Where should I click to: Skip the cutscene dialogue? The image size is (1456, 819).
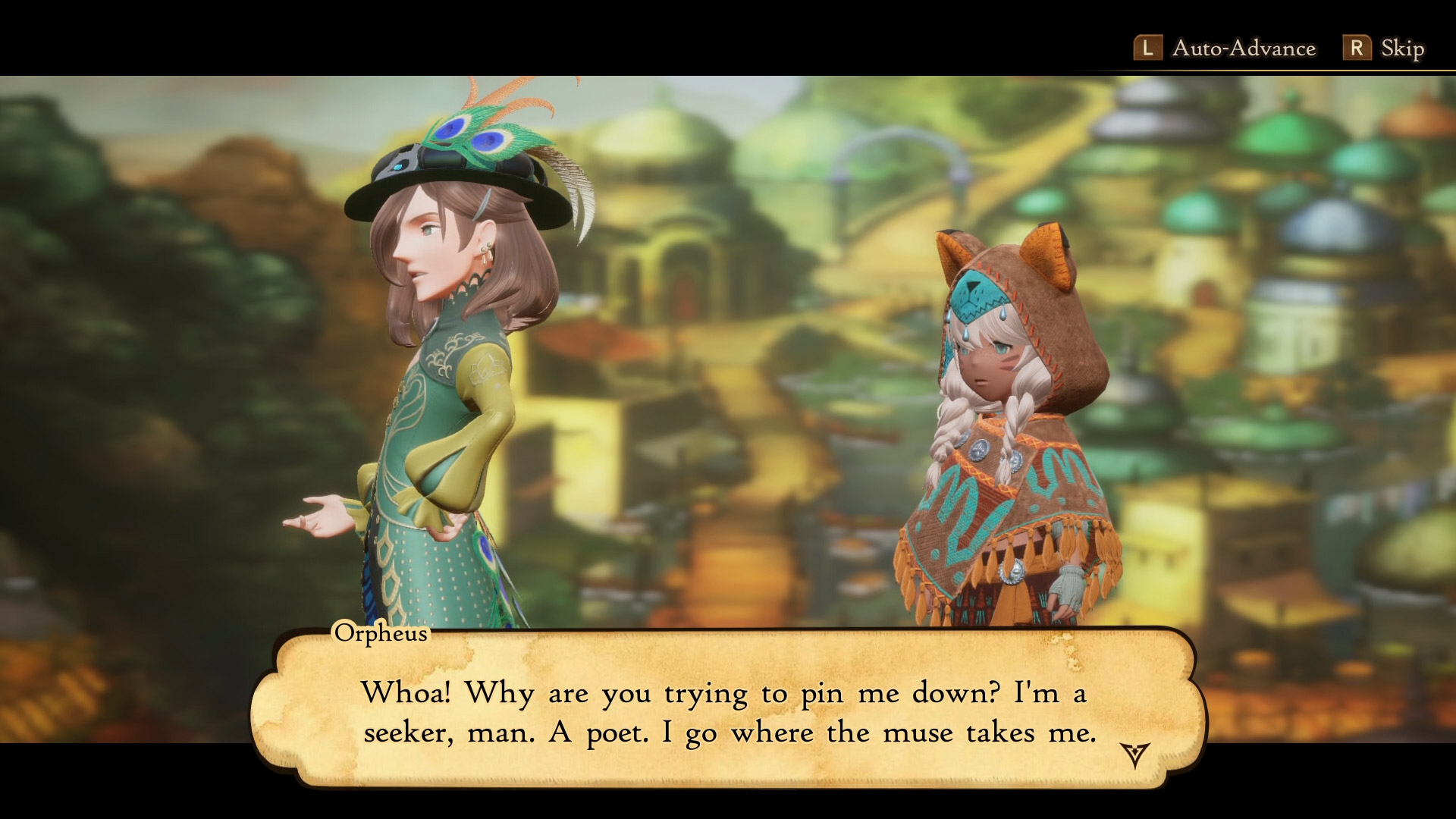1384,49
